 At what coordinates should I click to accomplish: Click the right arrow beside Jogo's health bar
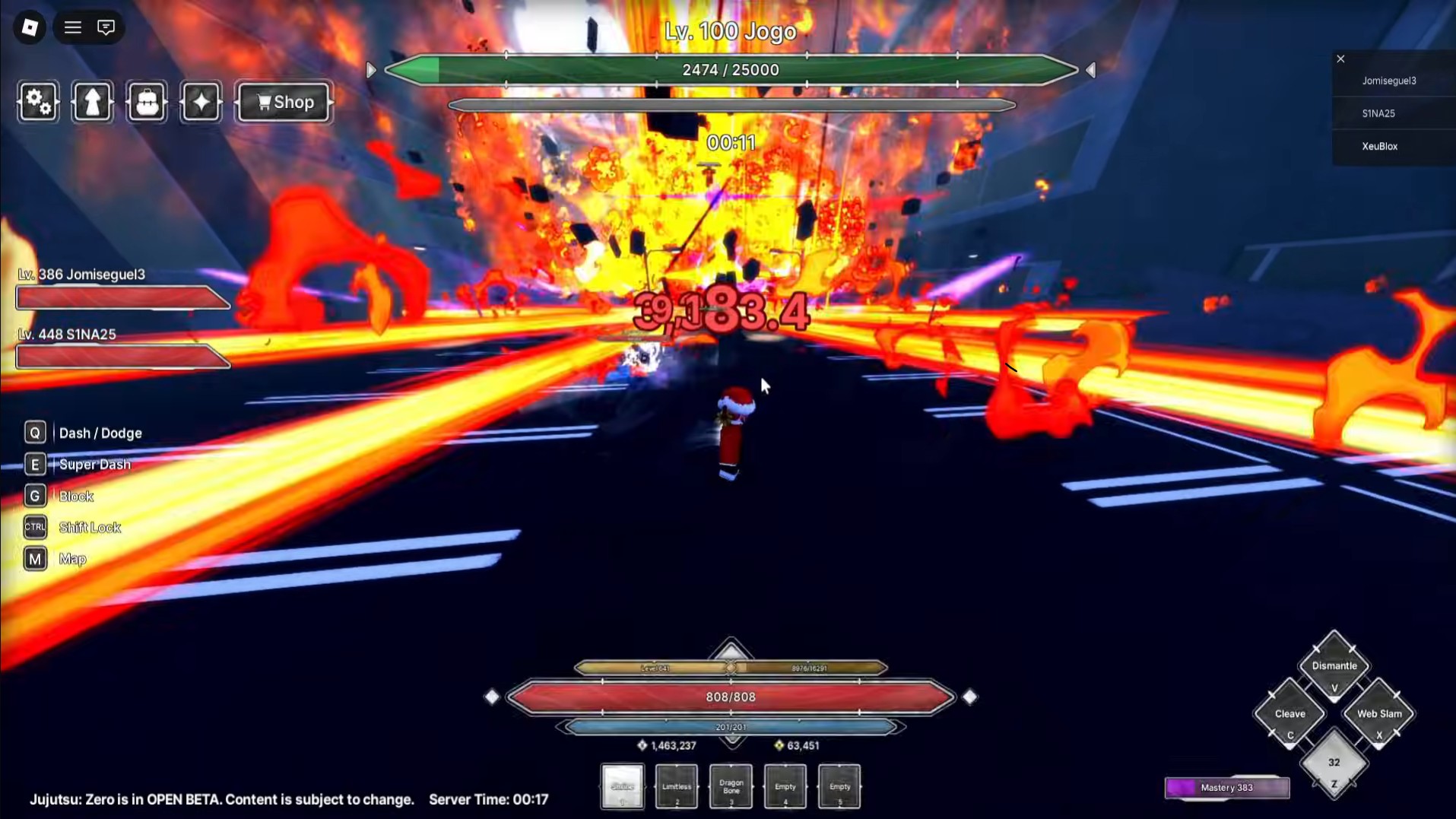(1090, 69)
